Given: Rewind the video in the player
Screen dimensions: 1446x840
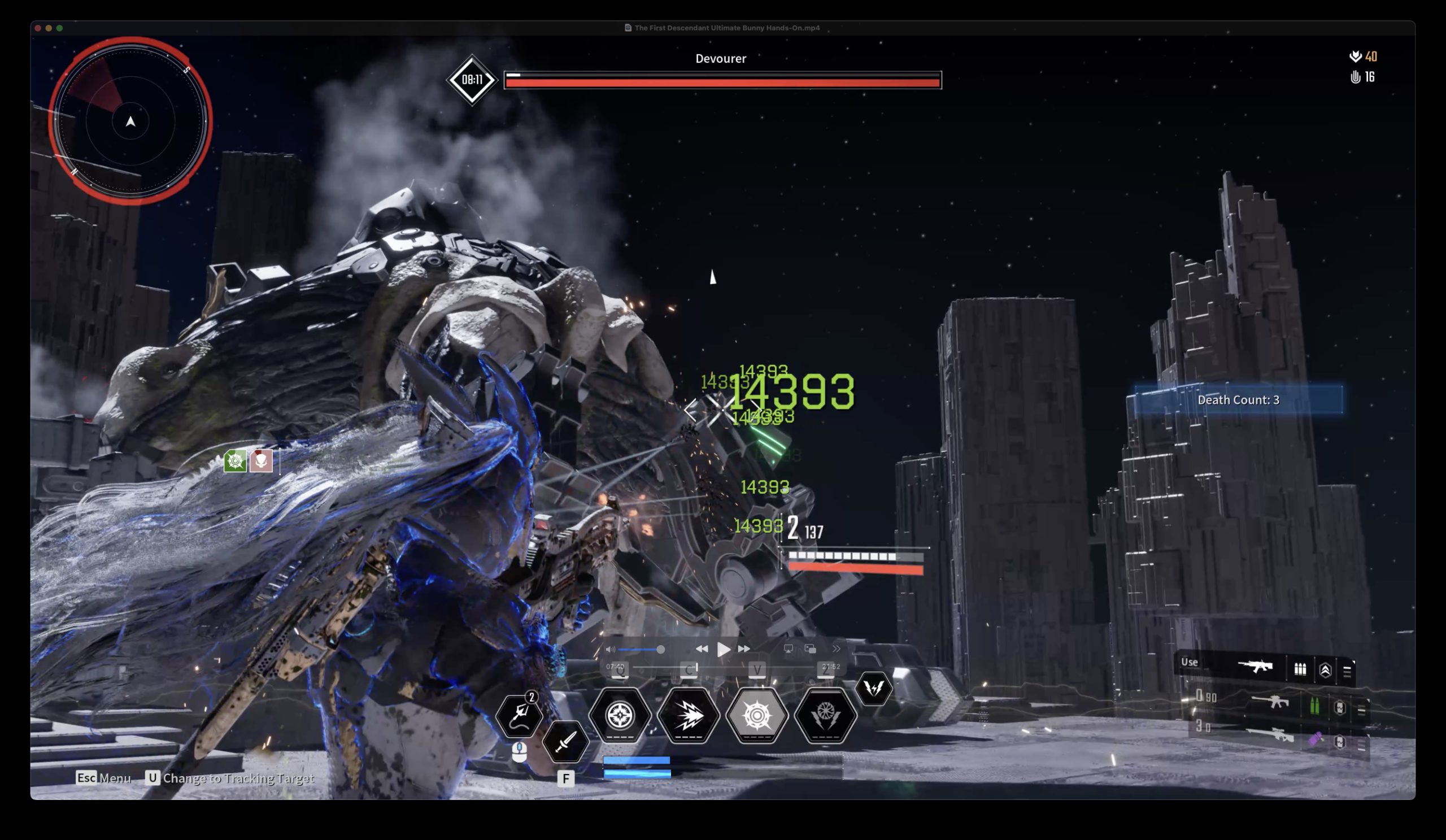Looking at the screenshot, I should tap(701, 649).
